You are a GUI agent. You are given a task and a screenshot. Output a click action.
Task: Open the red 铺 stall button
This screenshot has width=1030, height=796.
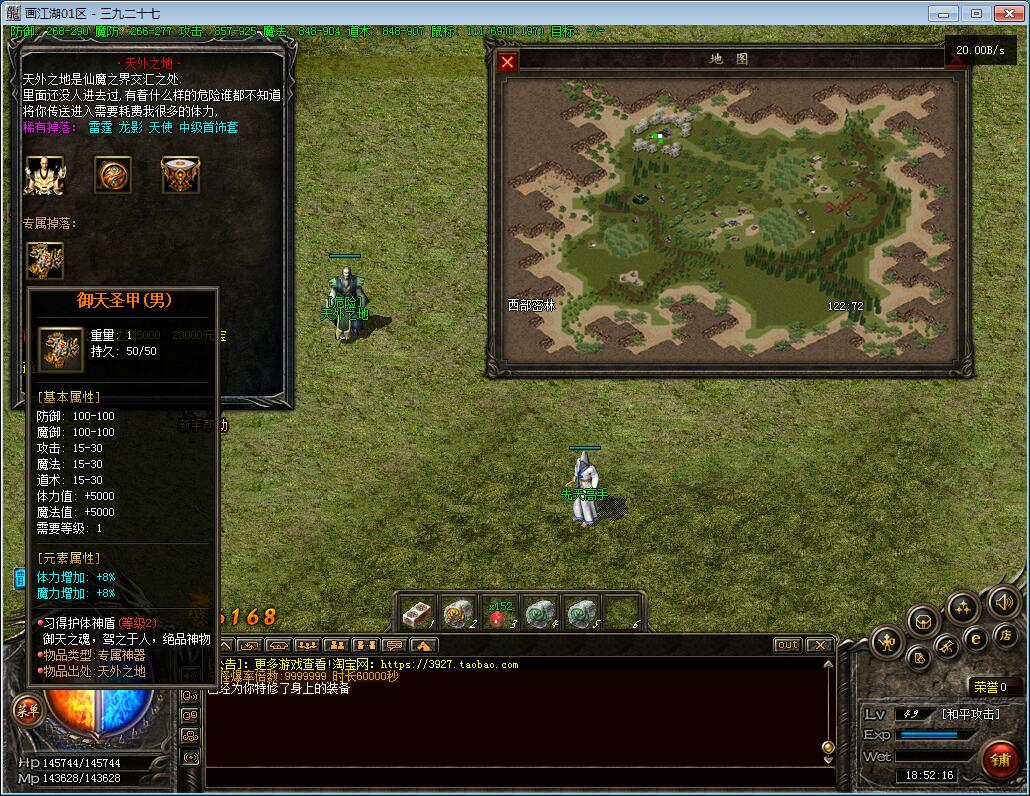click(x=999, y=760)
